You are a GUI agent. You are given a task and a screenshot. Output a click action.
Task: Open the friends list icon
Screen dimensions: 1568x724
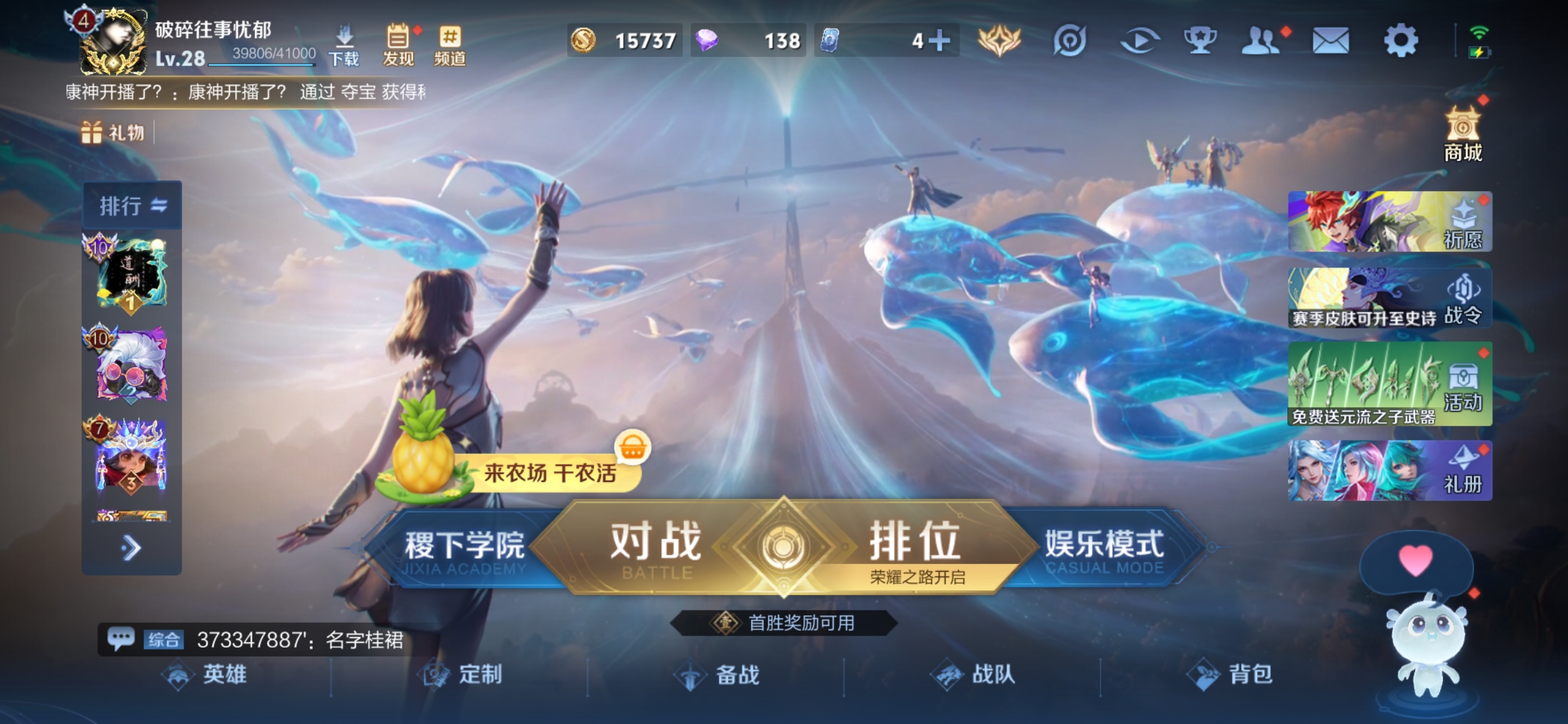(1260, 39)
